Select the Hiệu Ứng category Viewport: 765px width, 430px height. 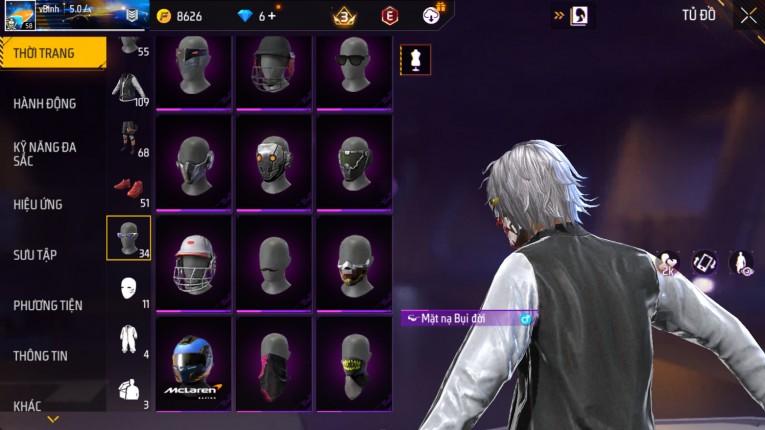click(x=38, y=204)
